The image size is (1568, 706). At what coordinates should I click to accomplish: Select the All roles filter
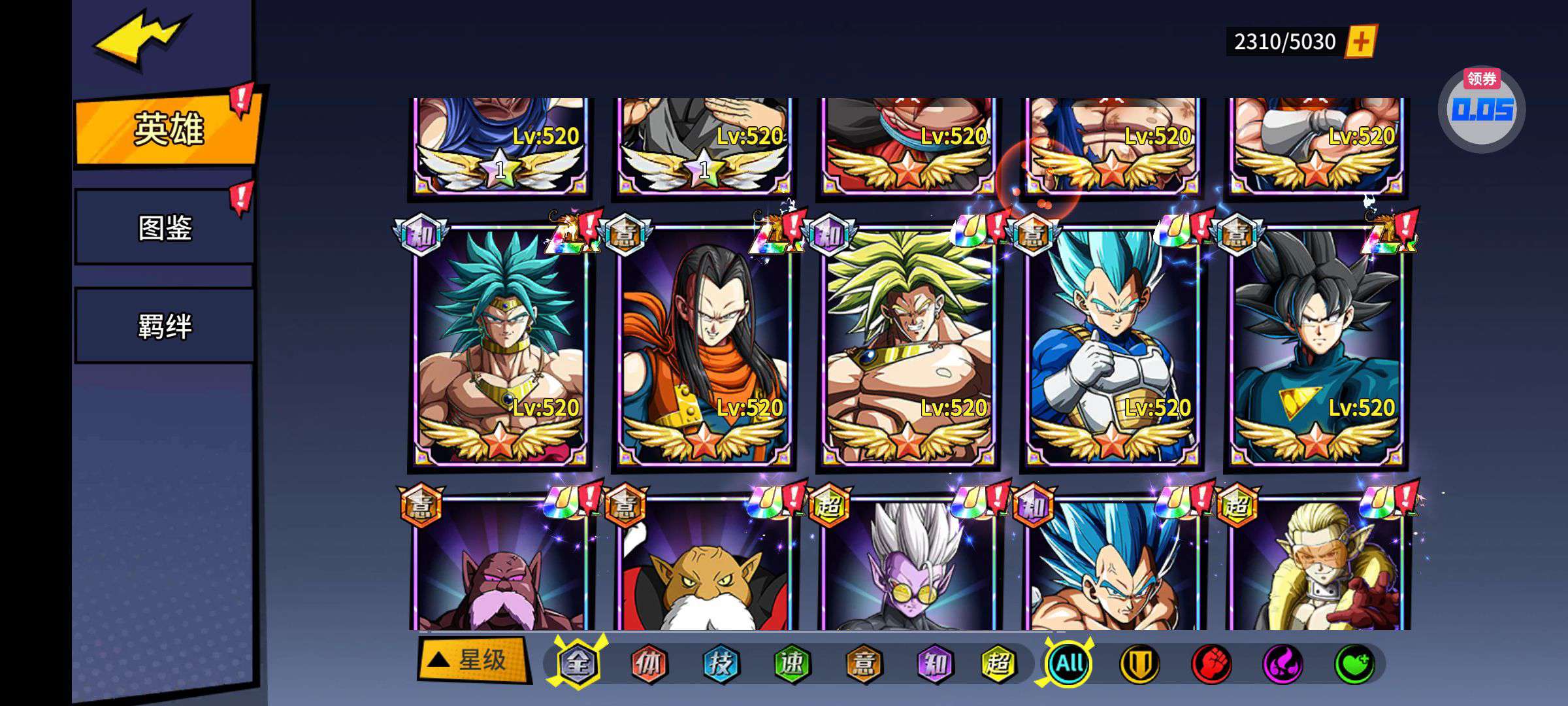1070,664
